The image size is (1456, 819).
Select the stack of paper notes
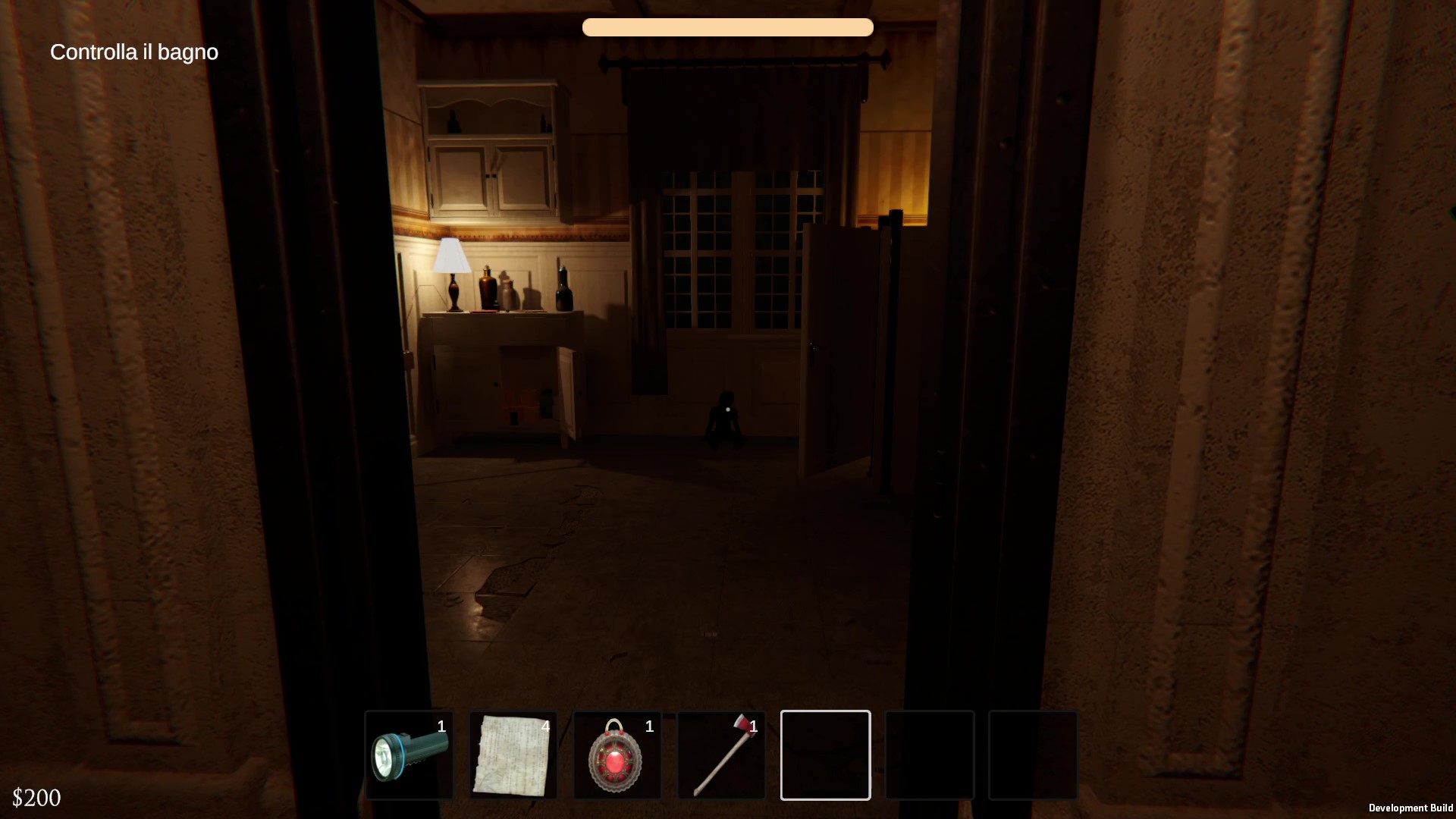(x=513, y=755)
